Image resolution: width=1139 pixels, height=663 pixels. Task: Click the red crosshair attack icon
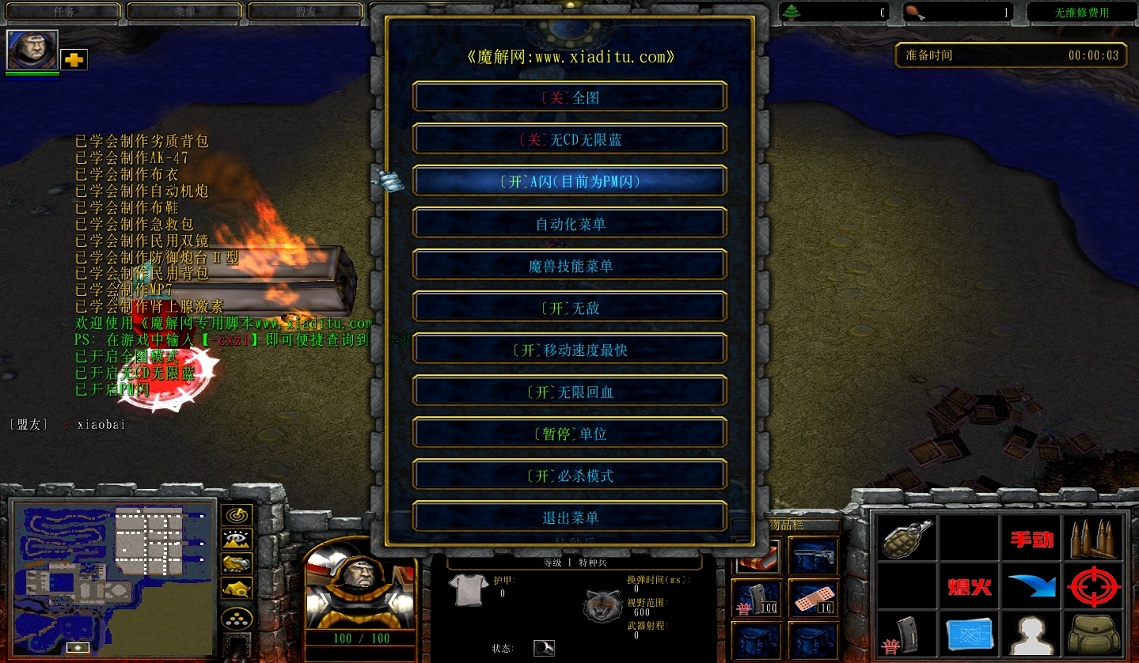(1094, 587)
